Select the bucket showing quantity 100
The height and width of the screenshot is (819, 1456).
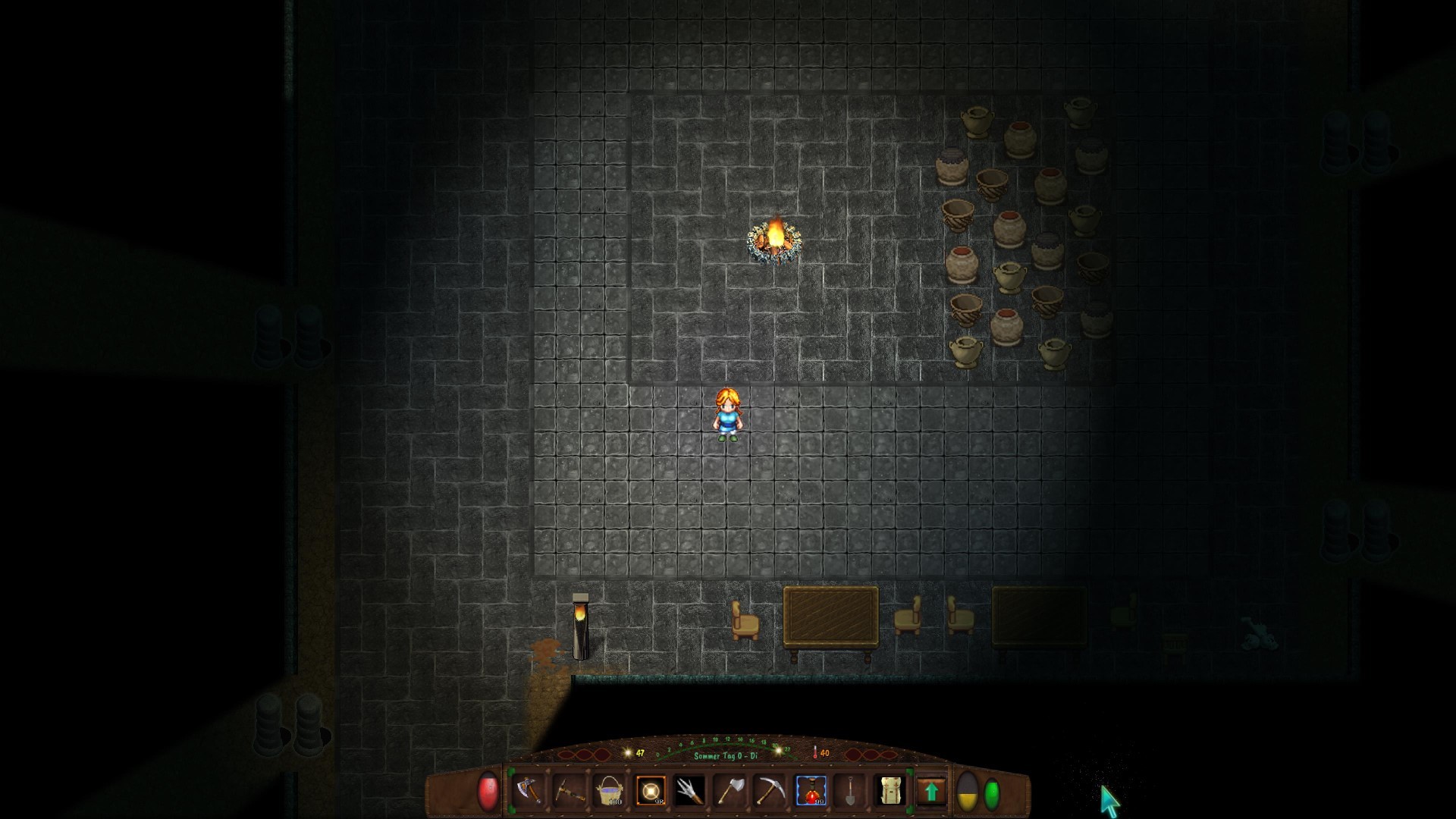(610, 791)
